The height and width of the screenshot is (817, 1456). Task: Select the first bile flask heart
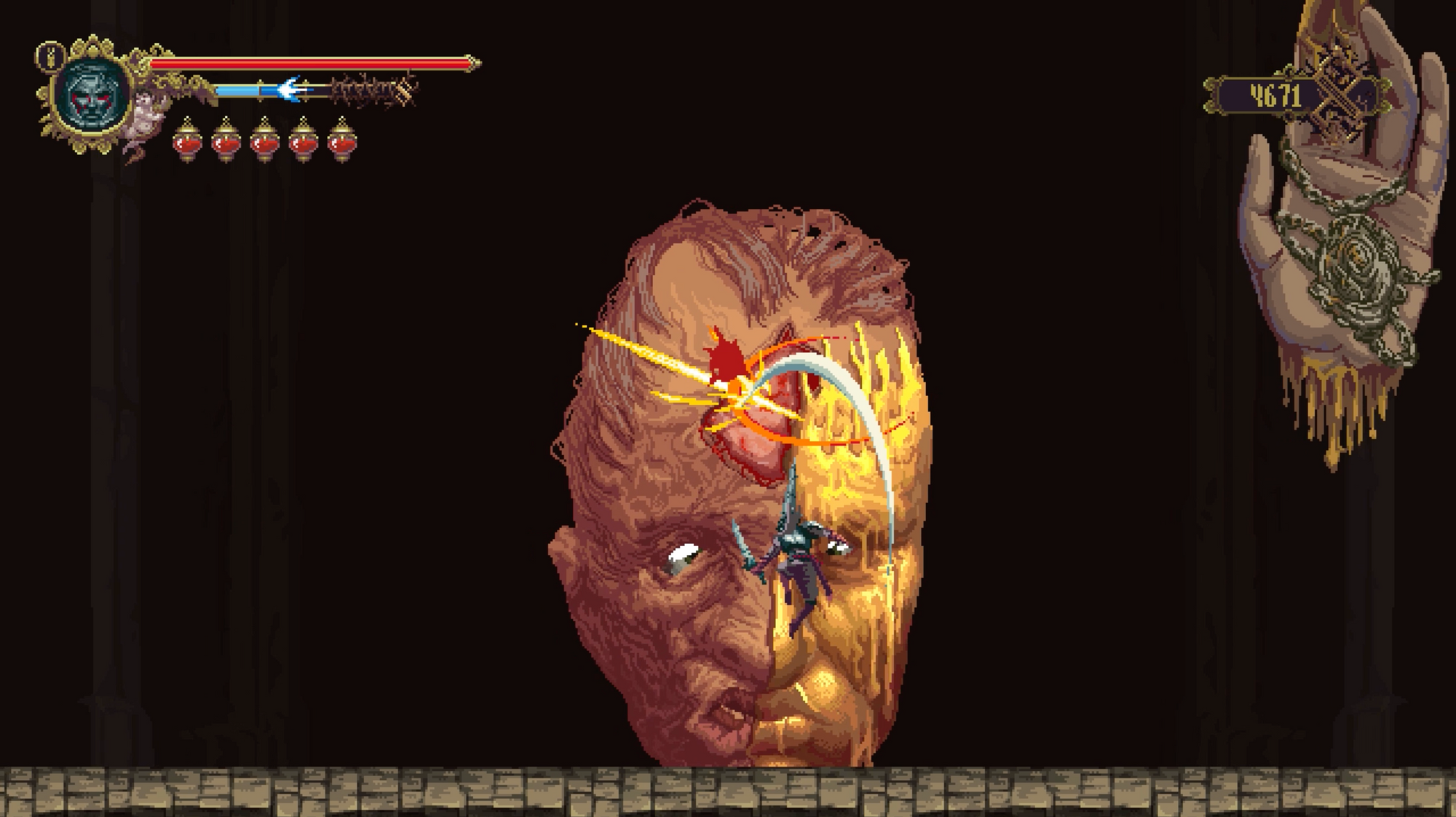(187, 142)
